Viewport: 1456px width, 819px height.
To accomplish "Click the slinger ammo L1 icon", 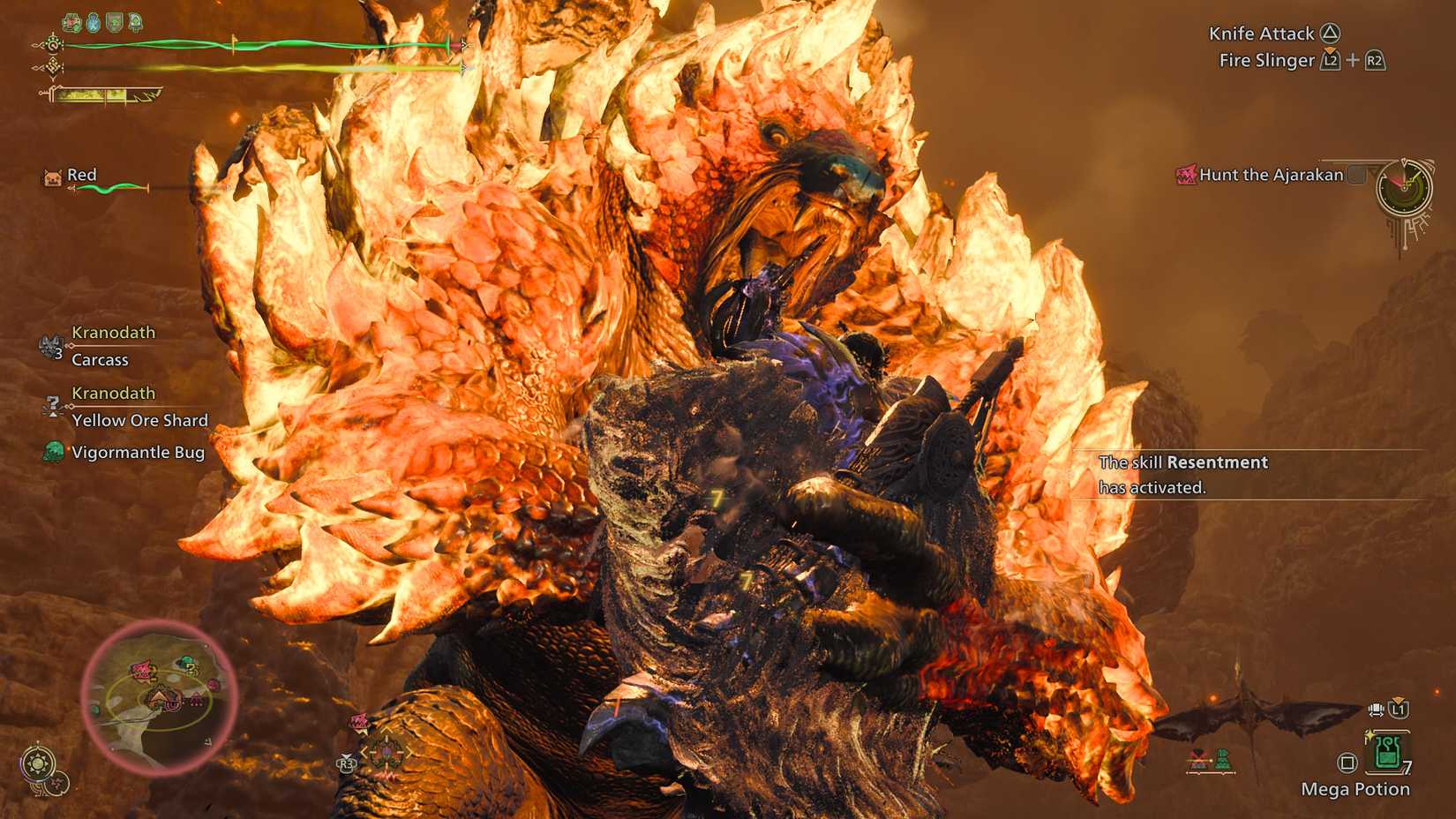I will click(x=1399, y=709).
